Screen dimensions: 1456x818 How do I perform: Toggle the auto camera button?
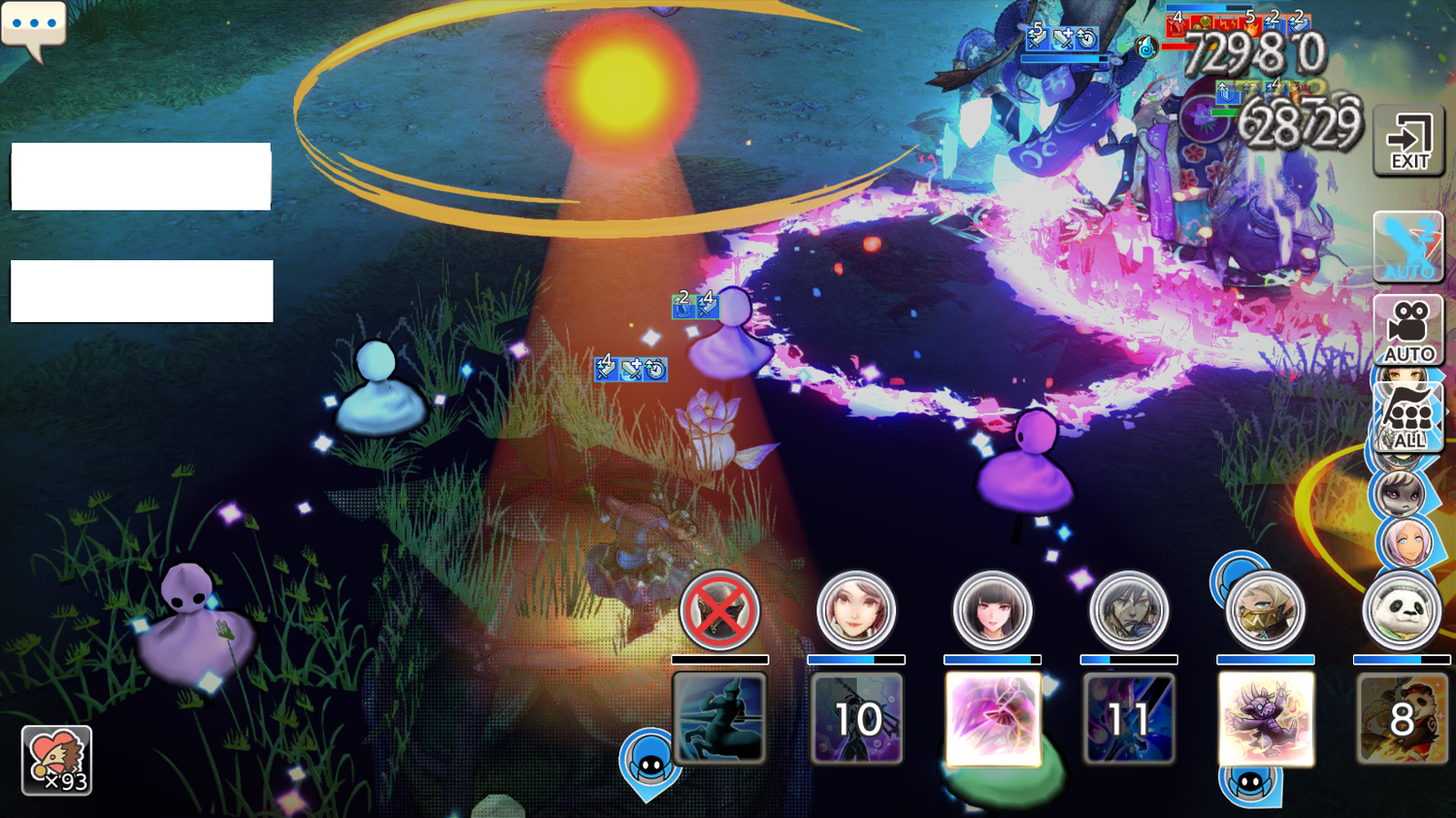point(1408,330)
